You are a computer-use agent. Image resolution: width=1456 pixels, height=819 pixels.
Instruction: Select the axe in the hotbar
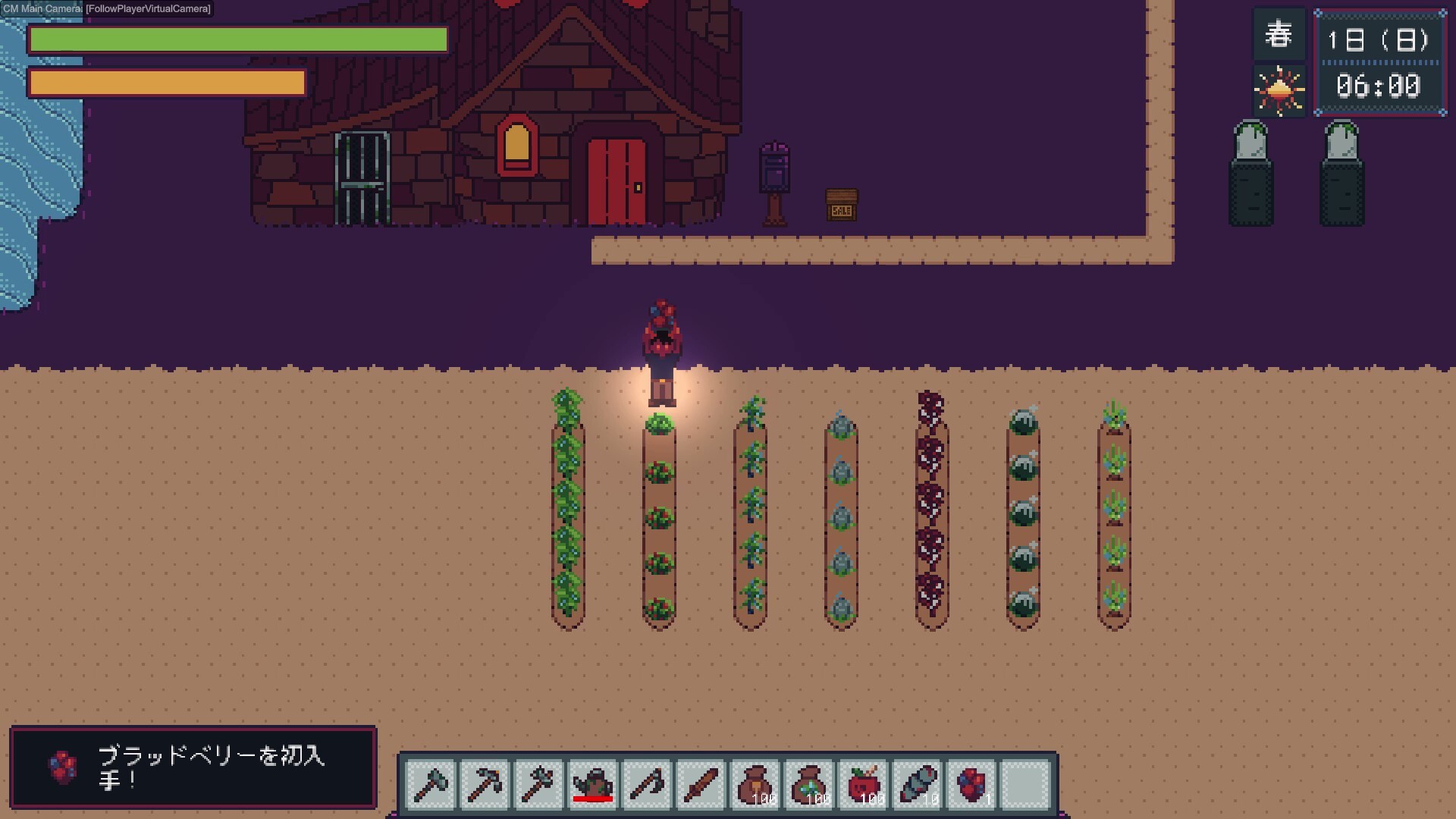[430, 783]
